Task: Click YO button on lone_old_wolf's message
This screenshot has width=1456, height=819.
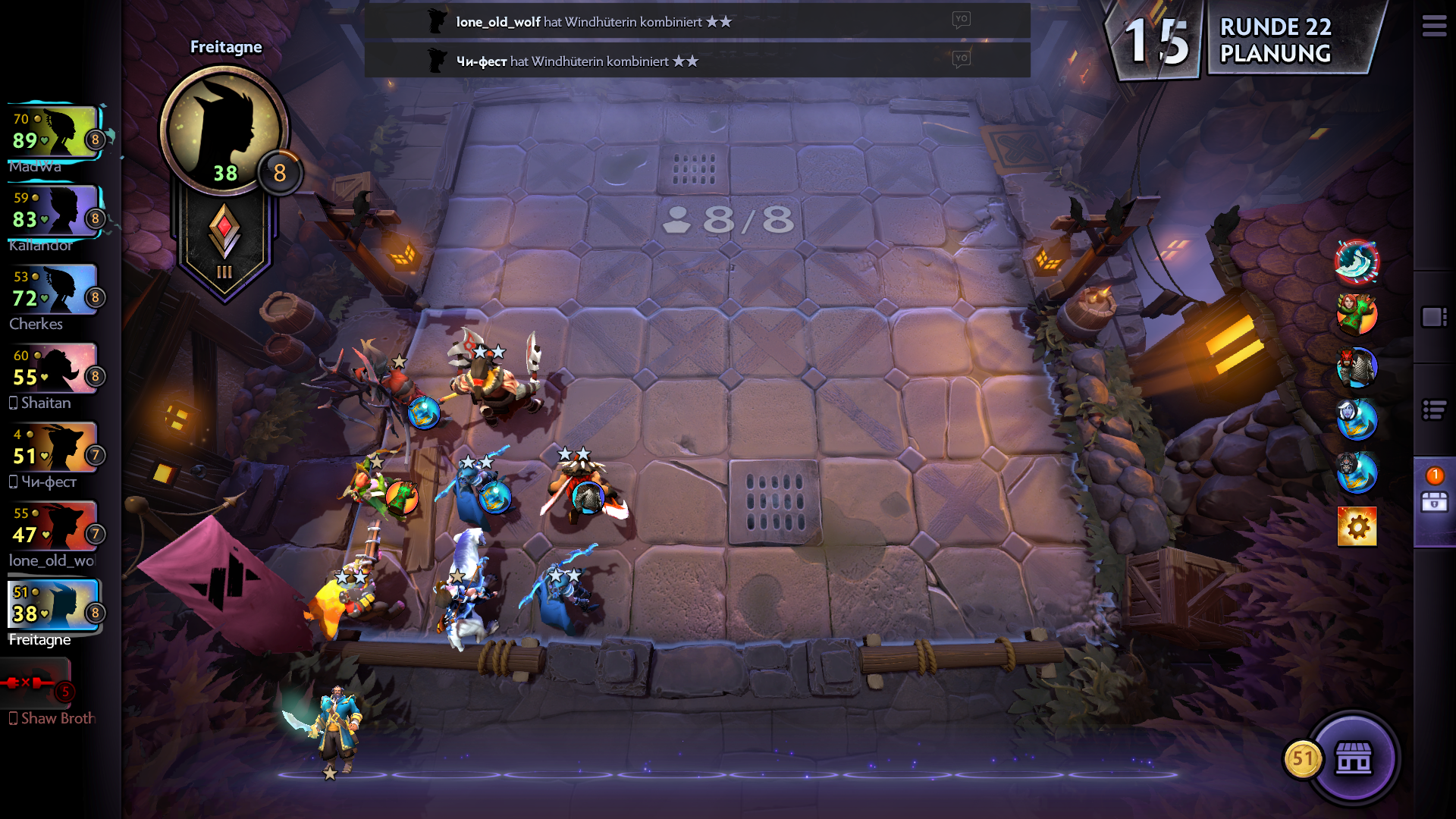Action: 961,20
